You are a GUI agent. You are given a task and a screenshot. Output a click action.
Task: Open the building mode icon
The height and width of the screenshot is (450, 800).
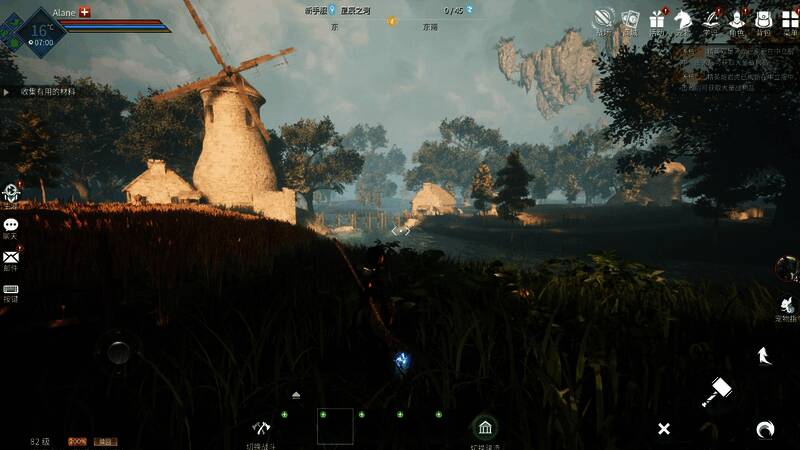pyautogui.click(x=485, y=429)
